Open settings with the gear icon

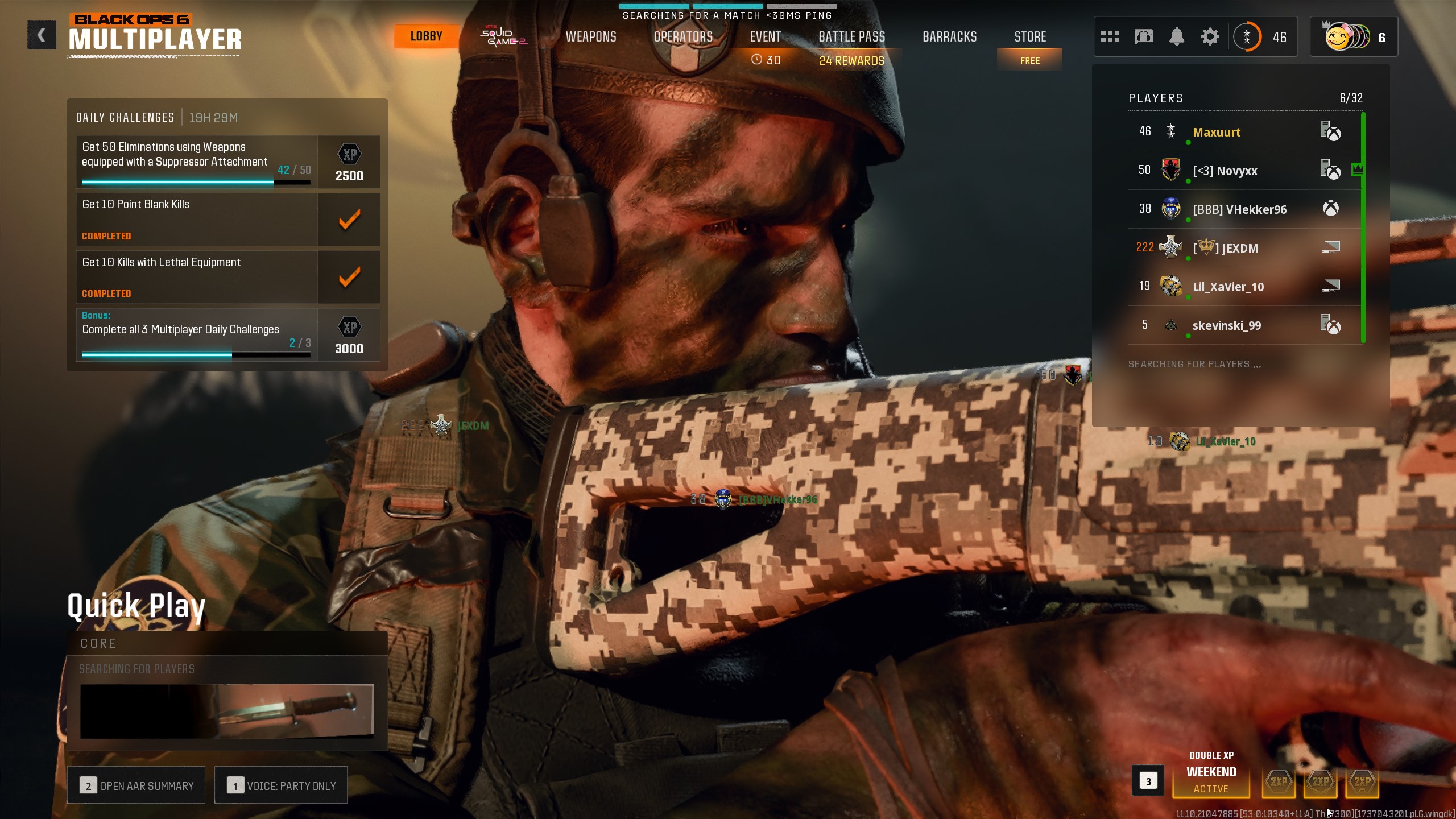[1210, 37]
